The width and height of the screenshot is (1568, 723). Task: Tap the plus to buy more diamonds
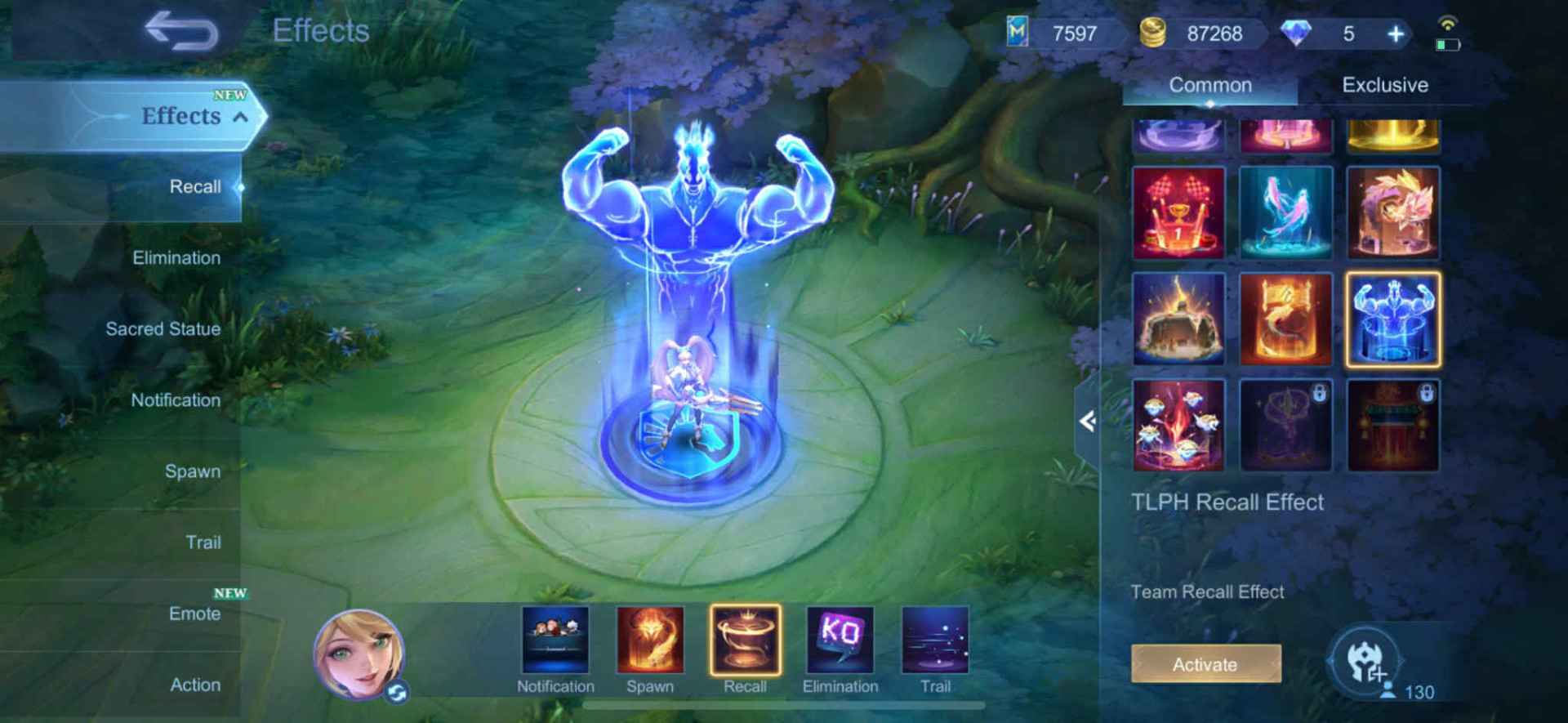(x=1396, y=34)
